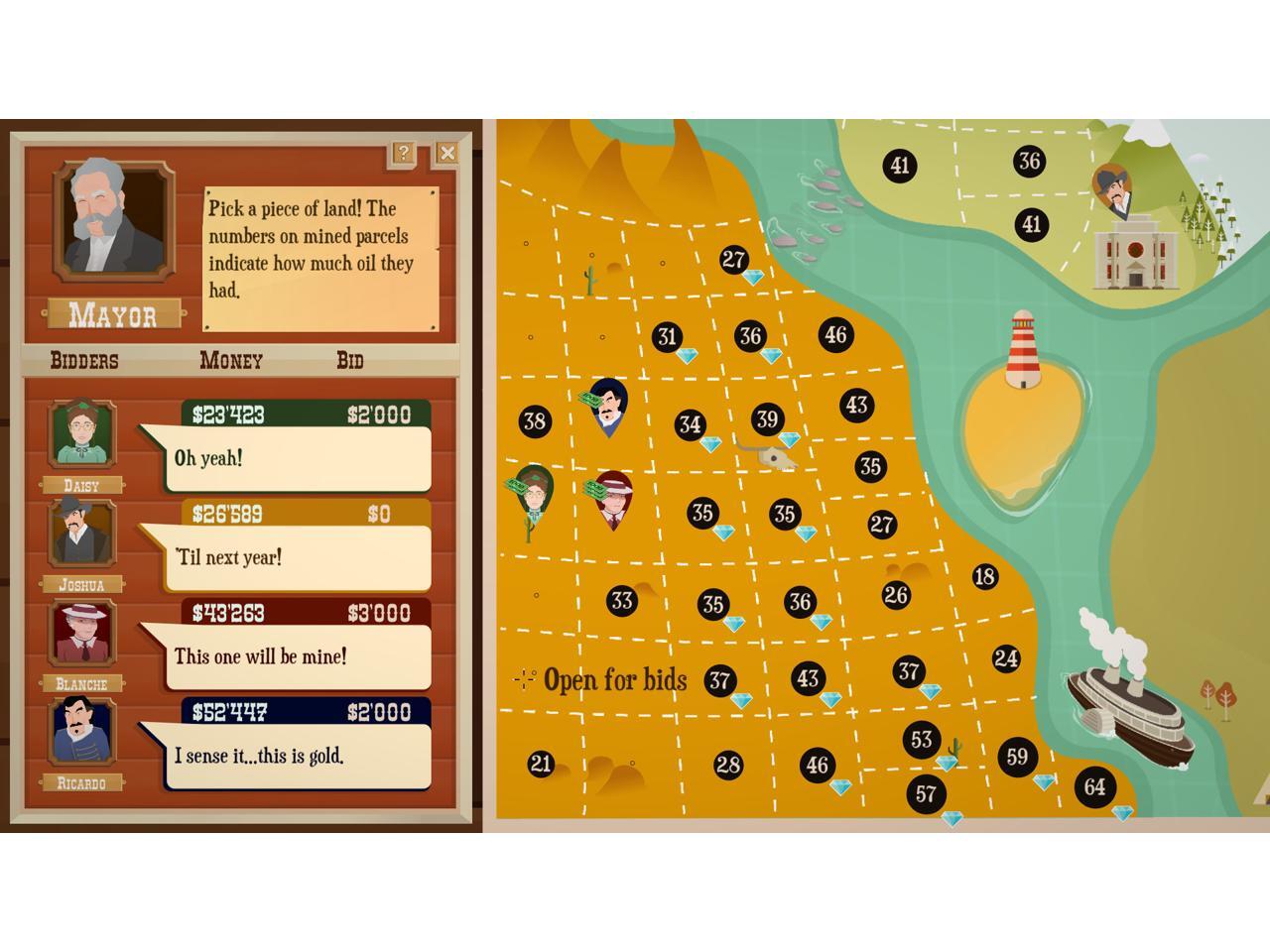This screenshot has width=1270, height=952.
Task: Choose Blanche's bidder portrait
Action: pyautogui.click(x=81, y=633)
